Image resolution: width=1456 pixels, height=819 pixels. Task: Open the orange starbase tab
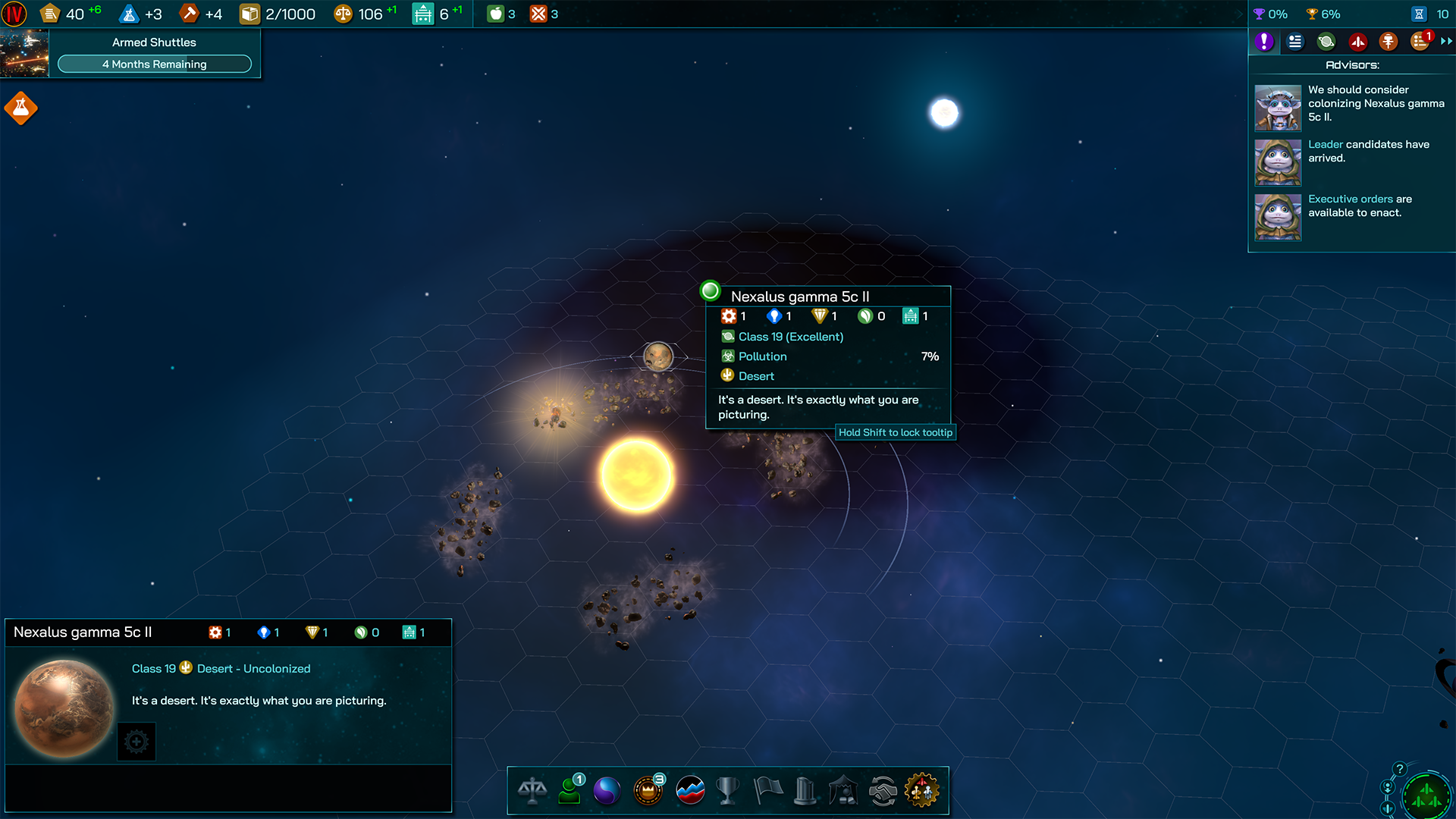1389,42
